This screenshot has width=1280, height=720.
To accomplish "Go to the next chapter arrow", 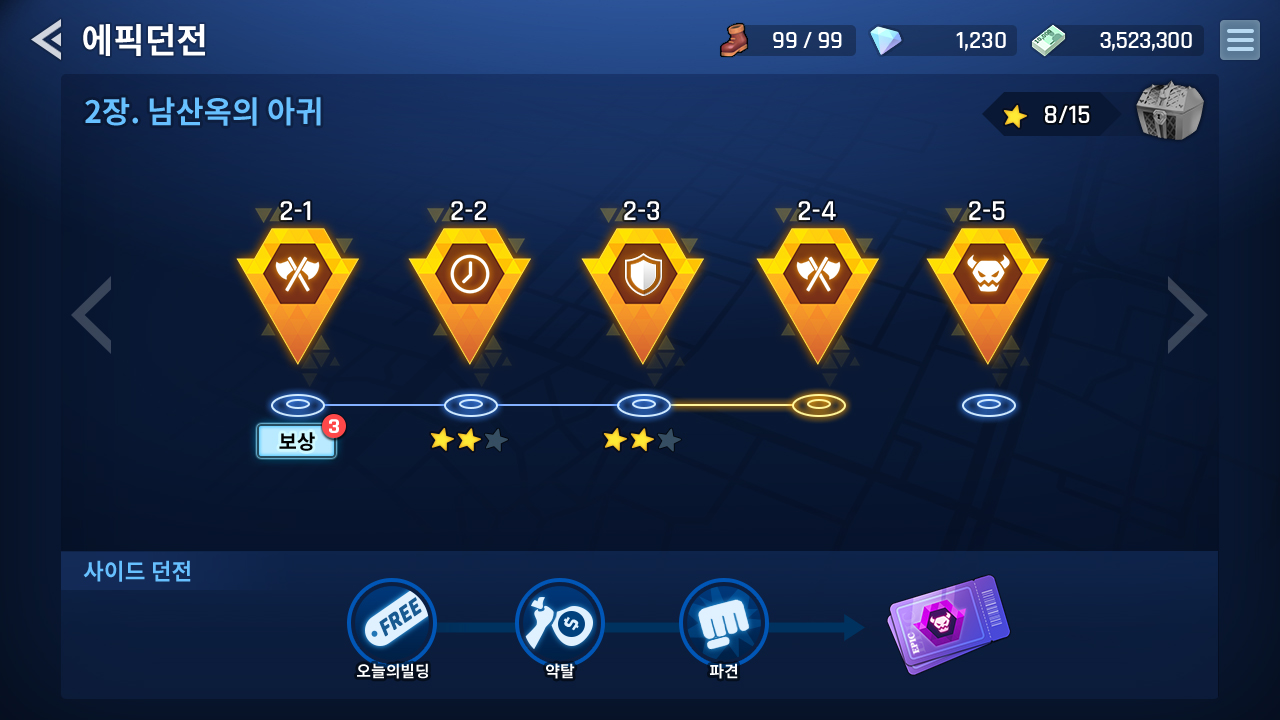I will tap(1187, 315).
